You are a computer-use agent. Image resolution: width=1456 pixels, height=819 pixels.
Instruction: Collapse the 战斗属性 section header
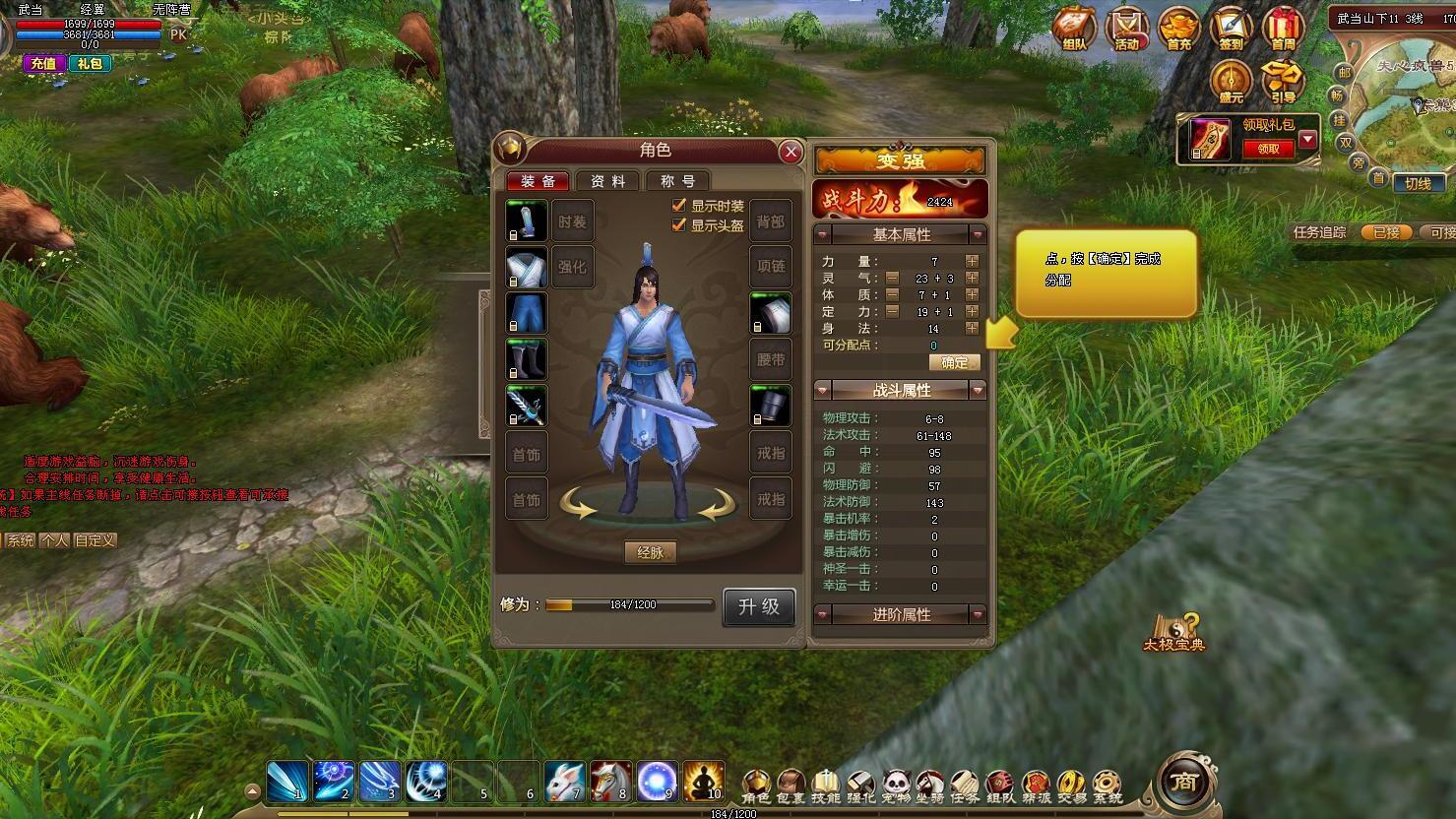(901, 391)
